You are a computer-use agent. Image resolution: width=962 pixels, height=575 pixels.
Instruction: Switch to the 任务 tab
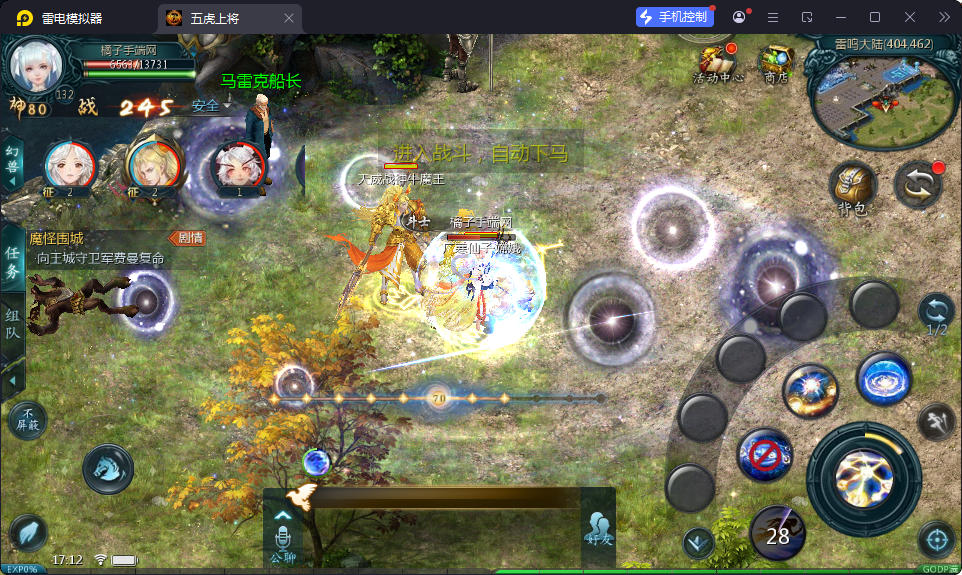click(x=13, y=260)
